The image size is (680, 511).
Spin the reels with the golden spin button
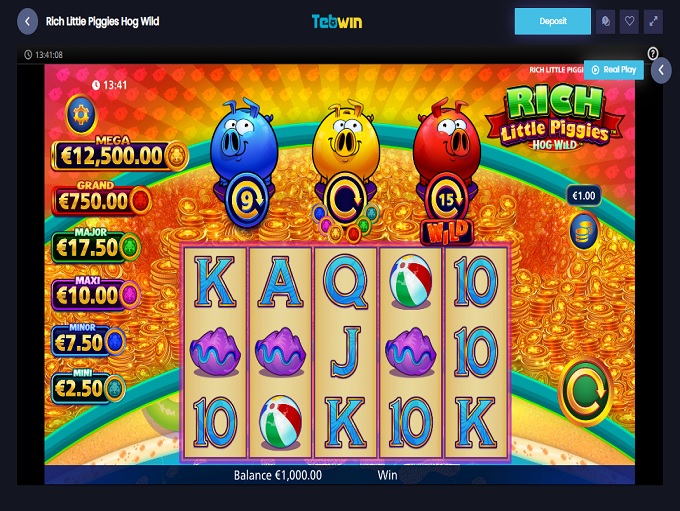click(585, 391)
